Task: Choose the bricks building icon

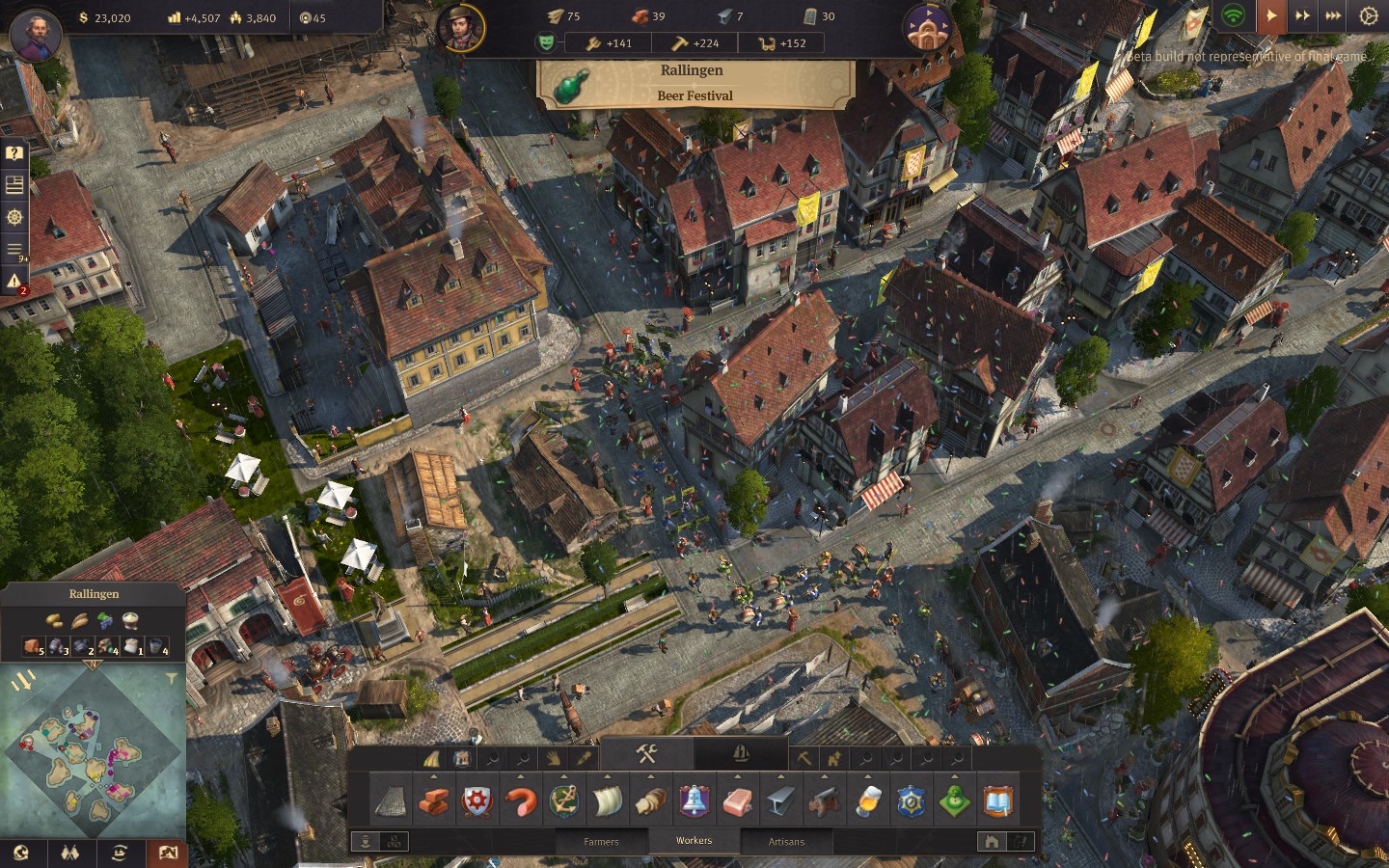Action: [434, 800]
